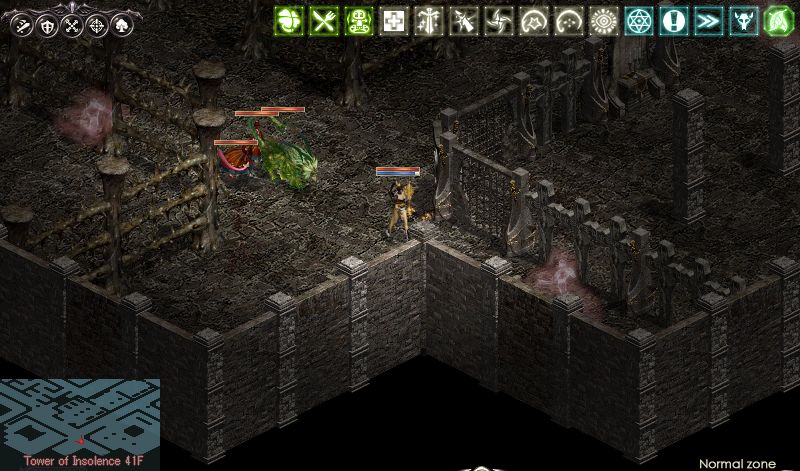Select the shield with cross icon
Viewport: 800px width, 471px height.
click(47, 26)
